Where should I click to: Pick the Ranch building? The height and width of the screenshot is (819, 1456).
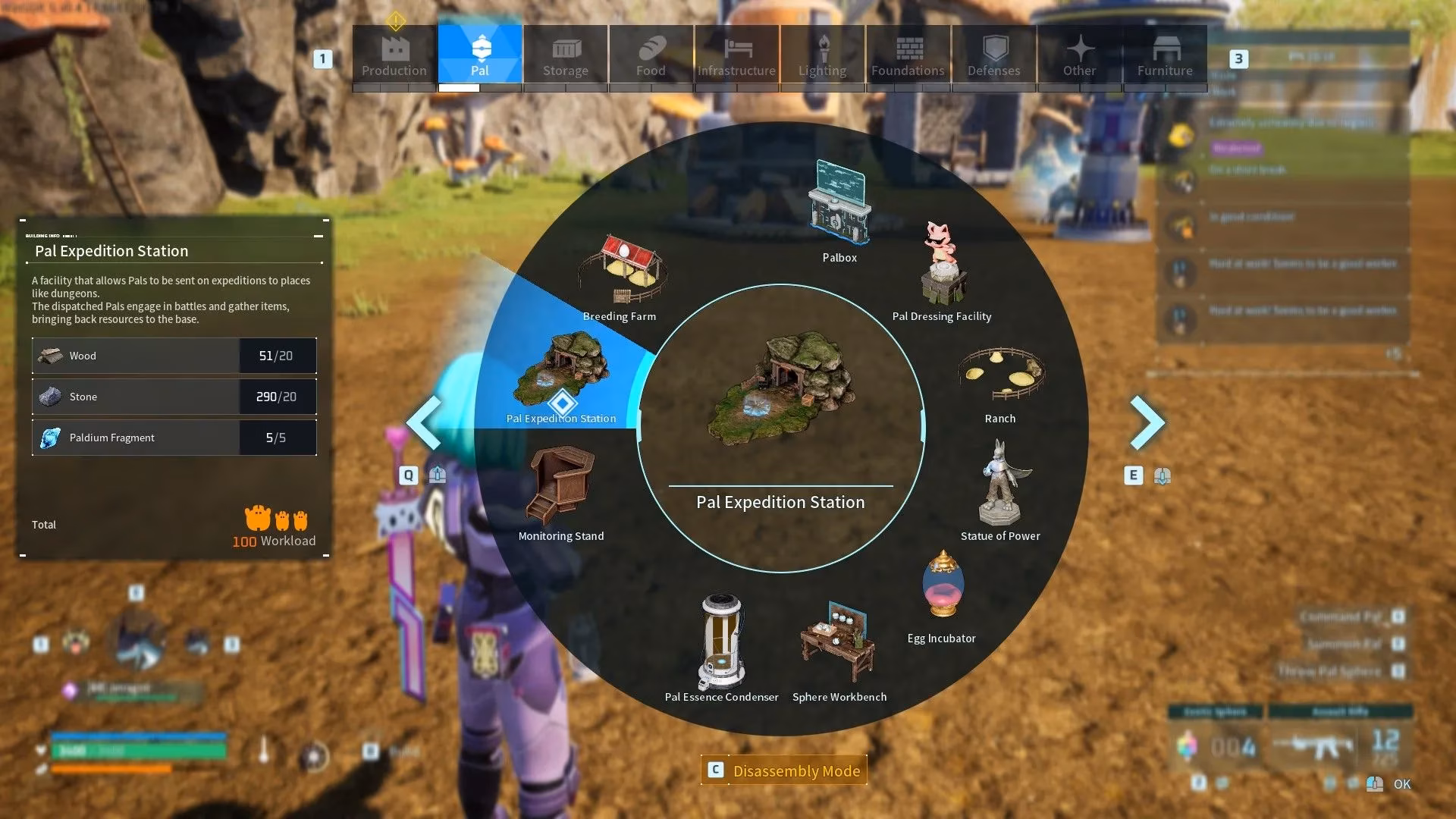[999, 379]
